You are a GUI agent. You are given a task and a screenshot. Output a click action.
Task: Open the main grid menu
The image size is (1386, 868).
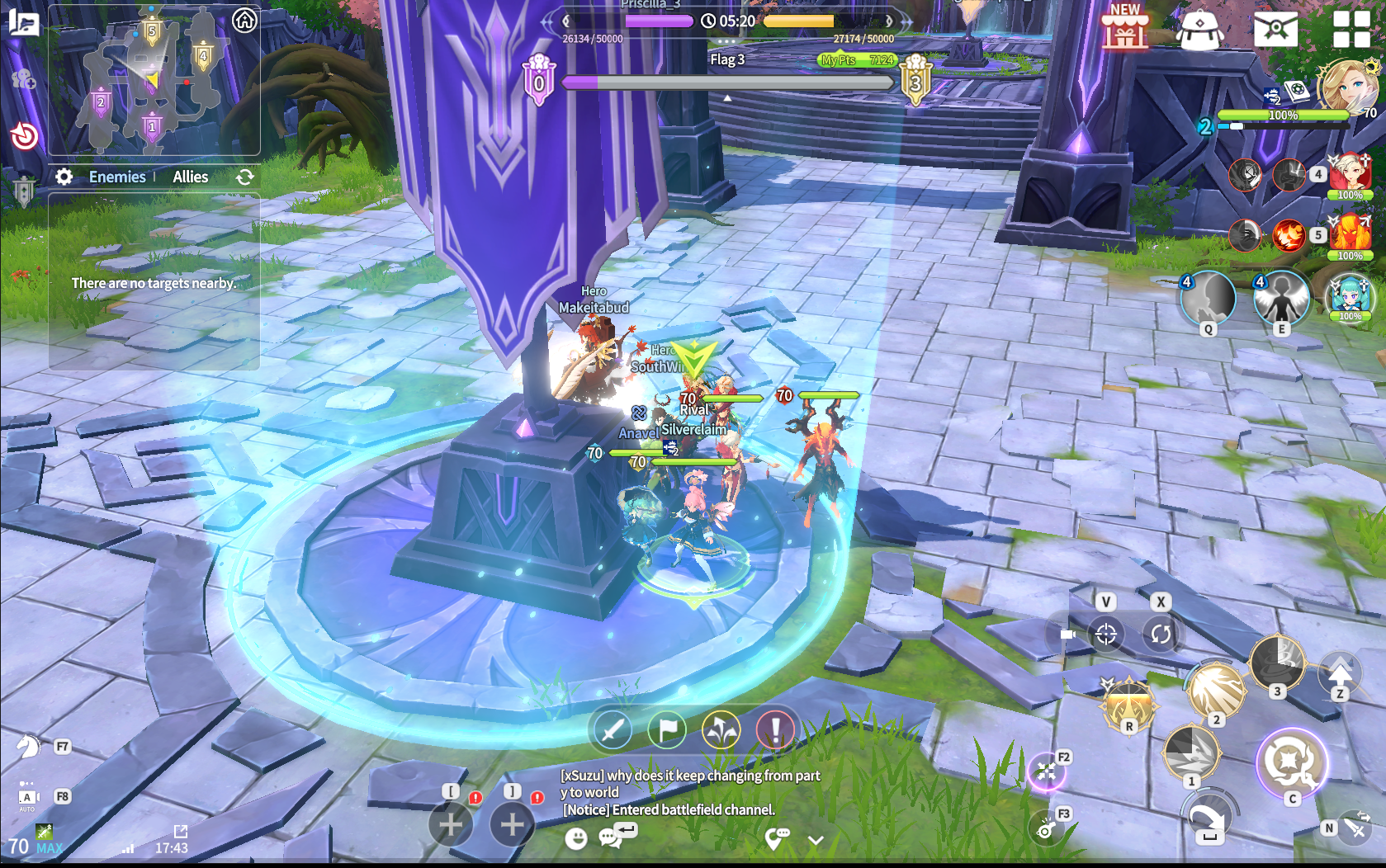[1351, 29]
